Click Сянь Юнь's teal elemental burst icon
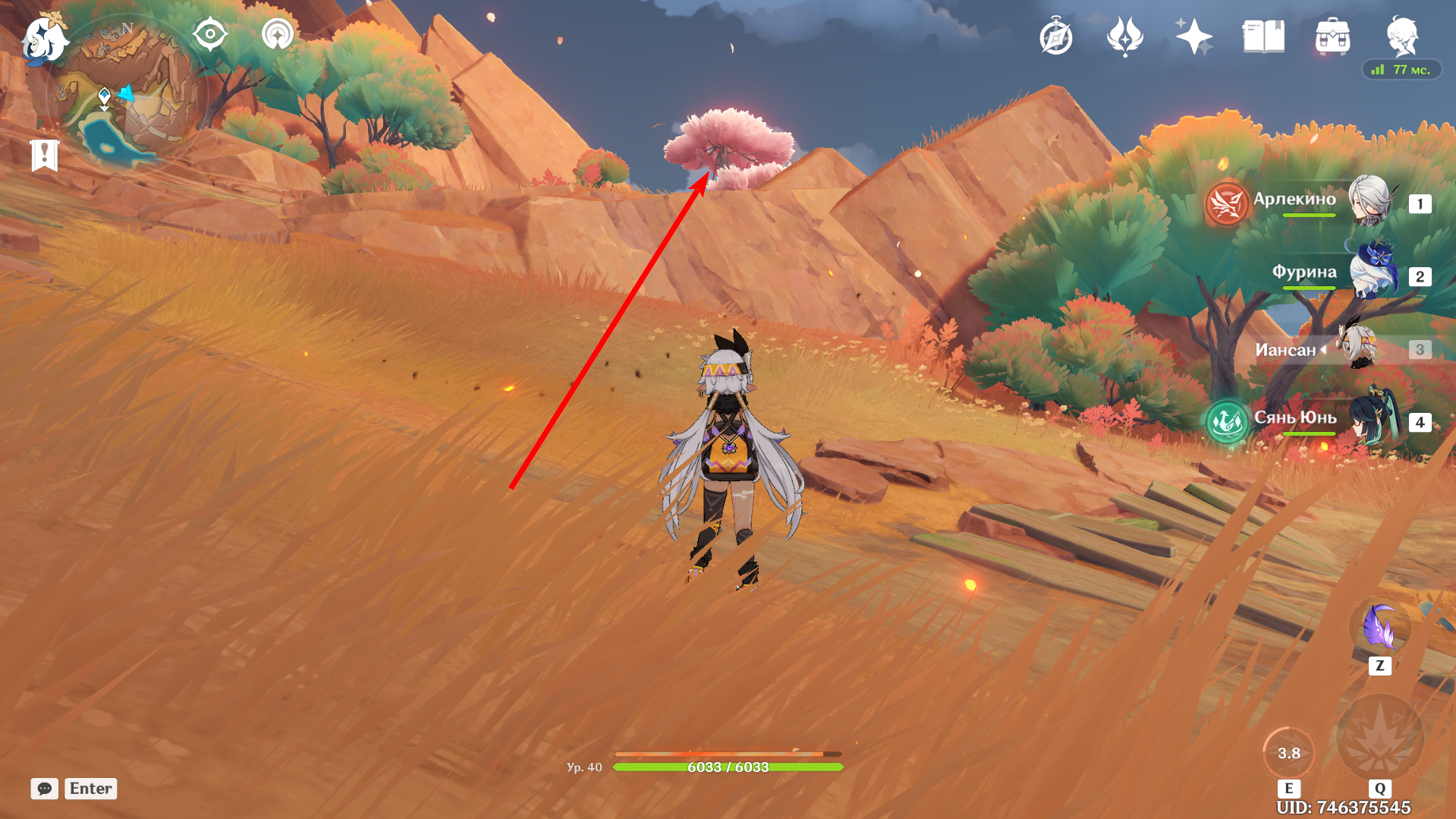This screenshot has height=819, width=1456. (x=1228, y=423)
